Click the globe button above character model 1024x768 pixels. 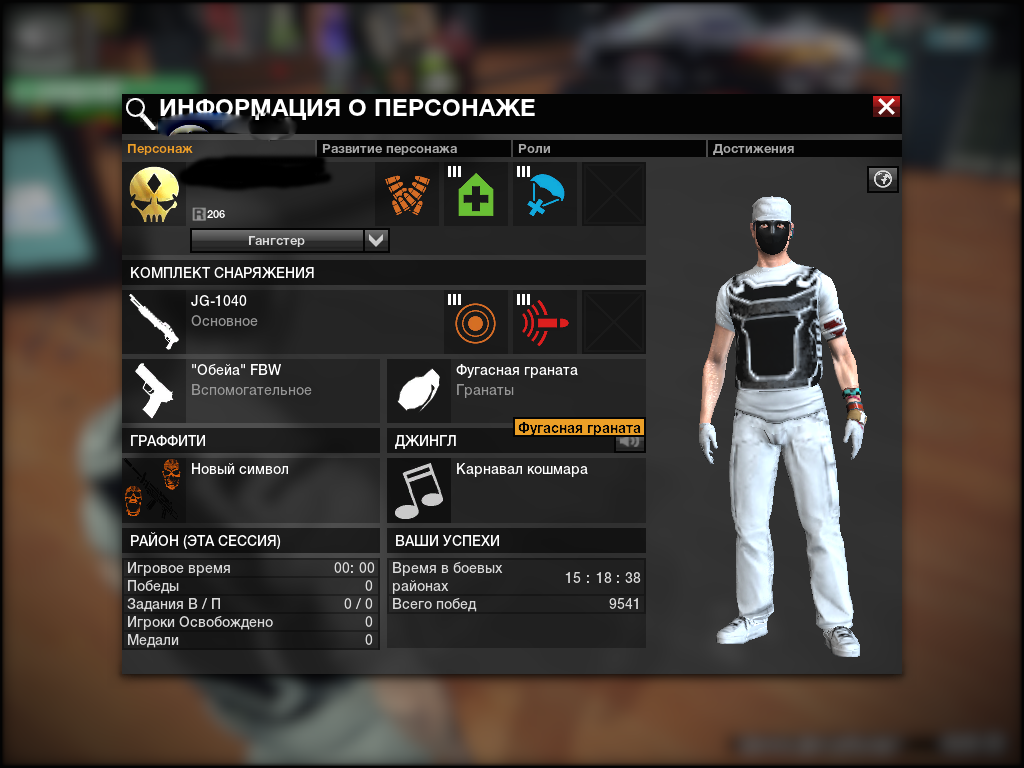884,180
